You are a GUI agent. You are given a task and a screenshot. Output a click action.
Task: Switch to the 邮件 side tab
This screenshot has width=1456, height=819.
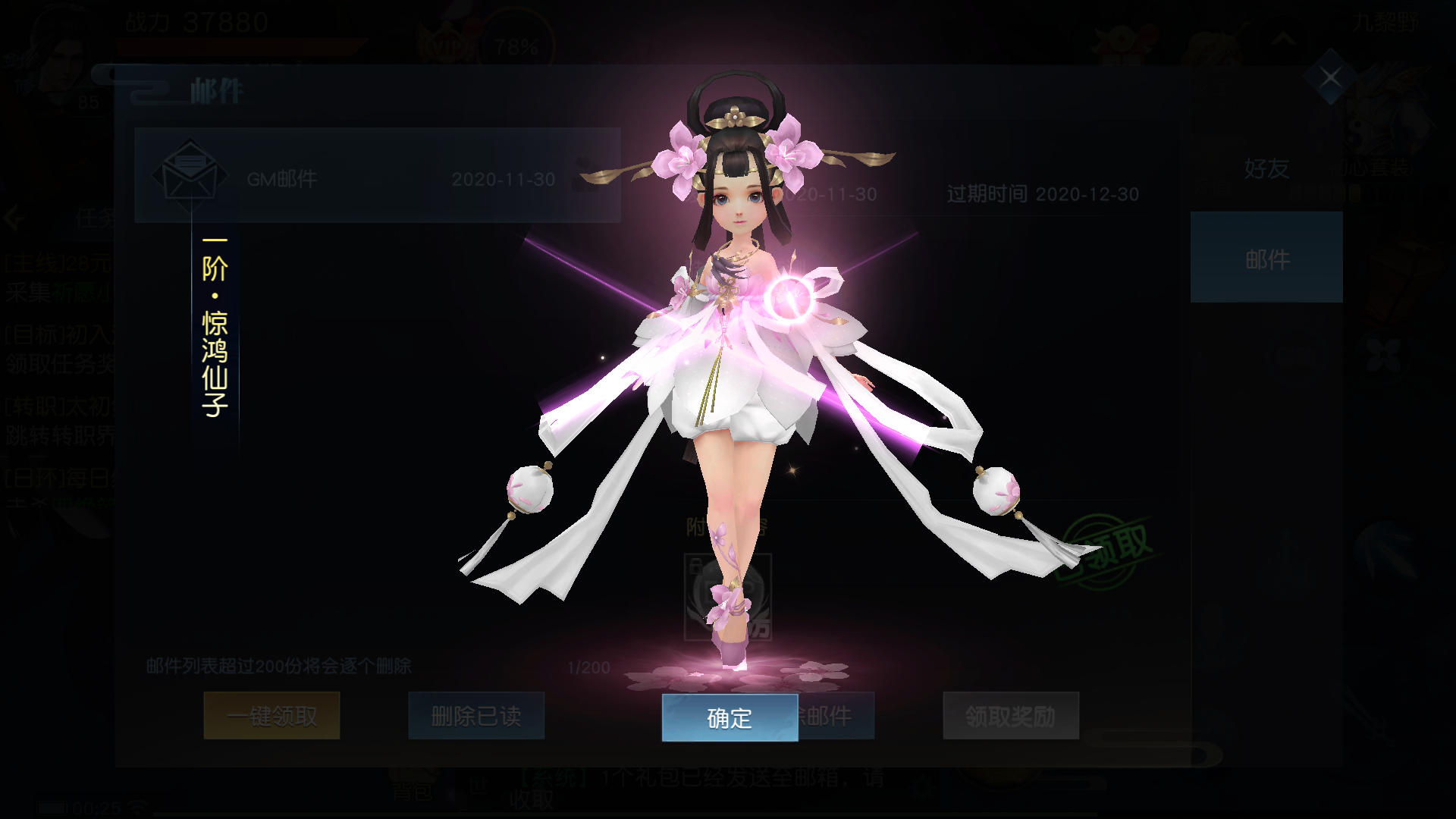point(1266,258)
